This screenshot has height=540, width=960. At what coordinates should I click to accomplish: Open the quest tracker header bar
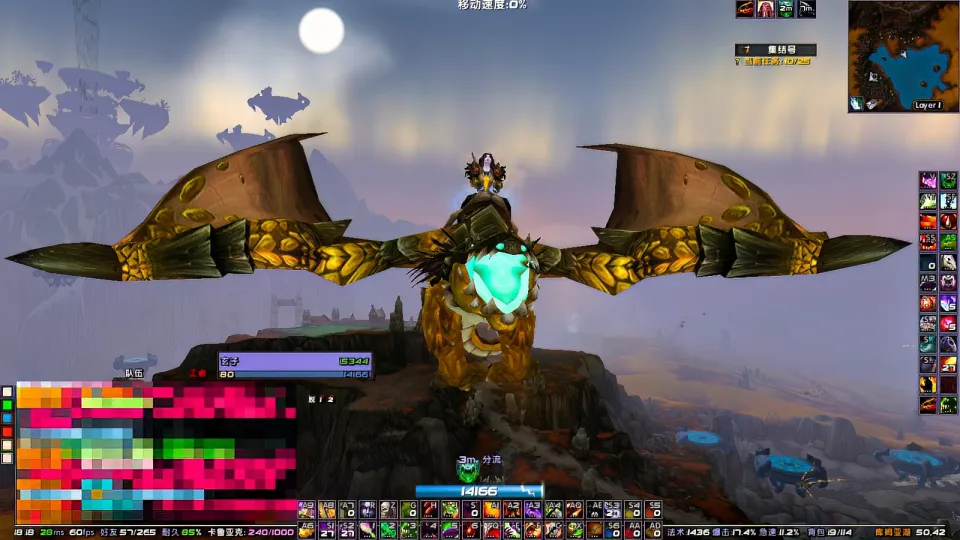[776, 49]
